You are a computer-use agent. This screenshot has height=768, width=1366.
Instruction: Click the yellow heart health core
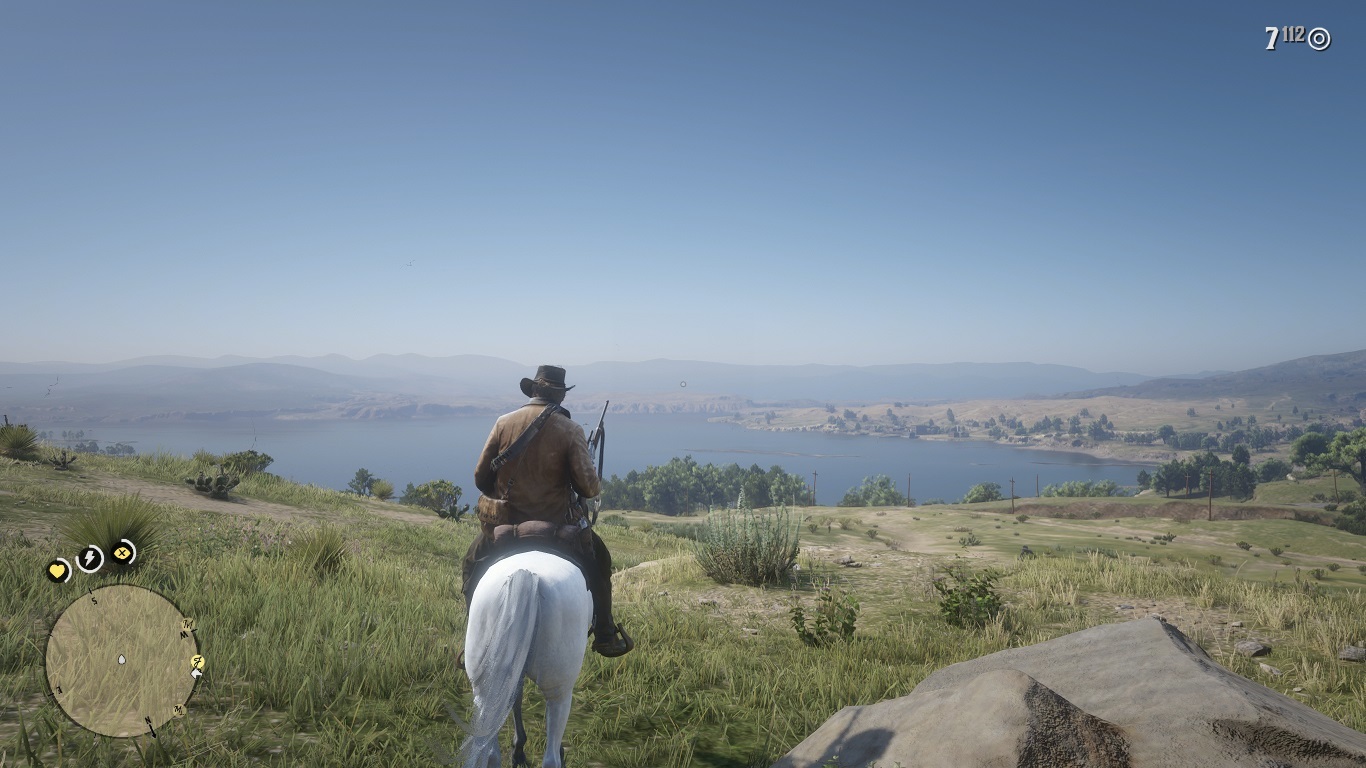coord(58,571)
